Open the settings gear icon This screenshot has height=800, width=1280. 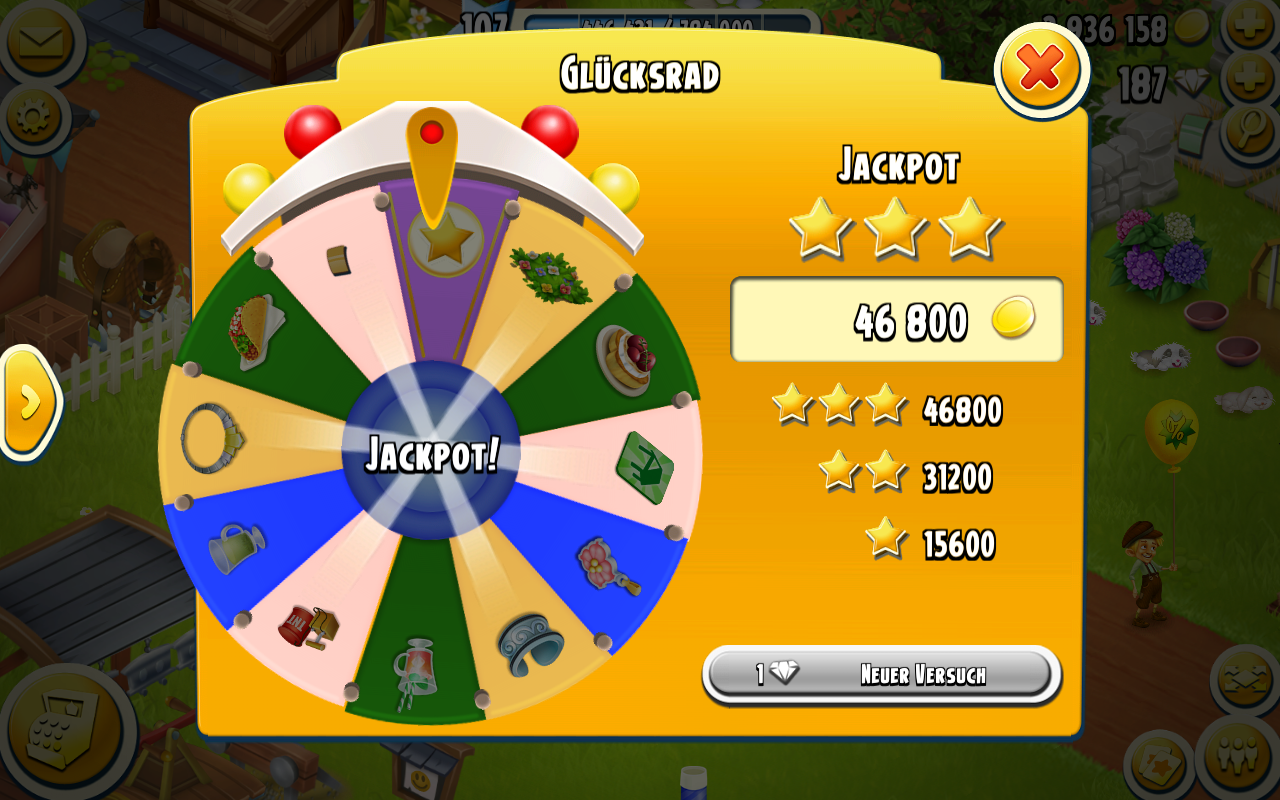pyautogui.click(x=33, y=118)
